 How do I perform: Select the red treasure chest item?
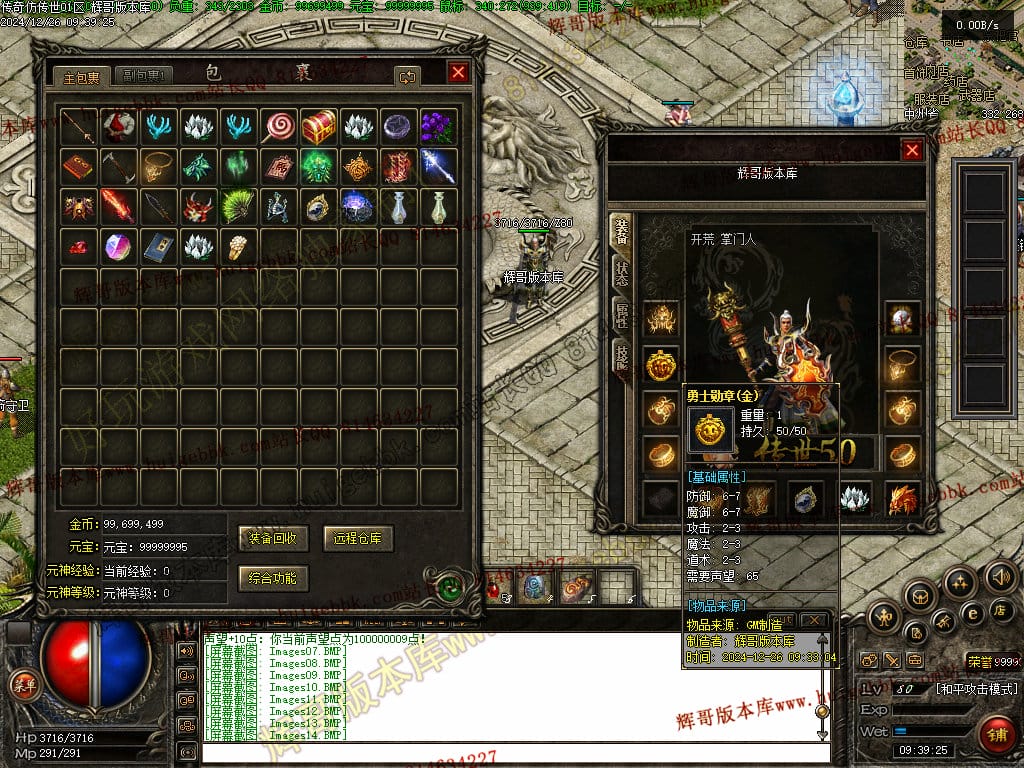[x=318, y=126]
